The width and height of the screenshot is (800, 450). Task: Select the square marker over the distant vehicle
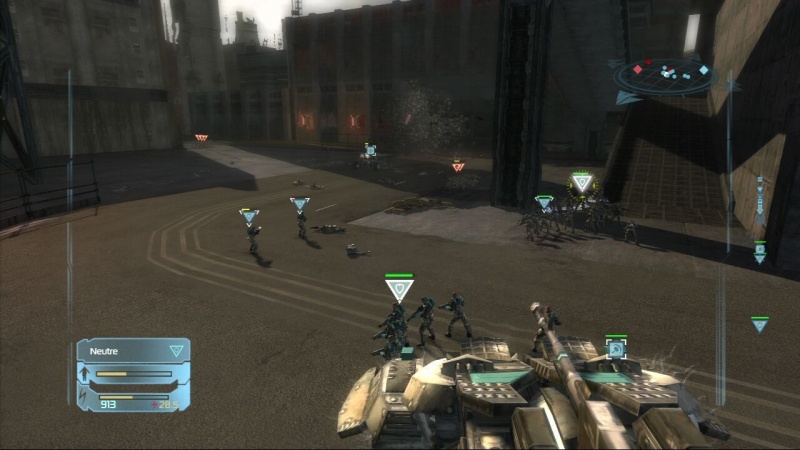click(370, 150)
